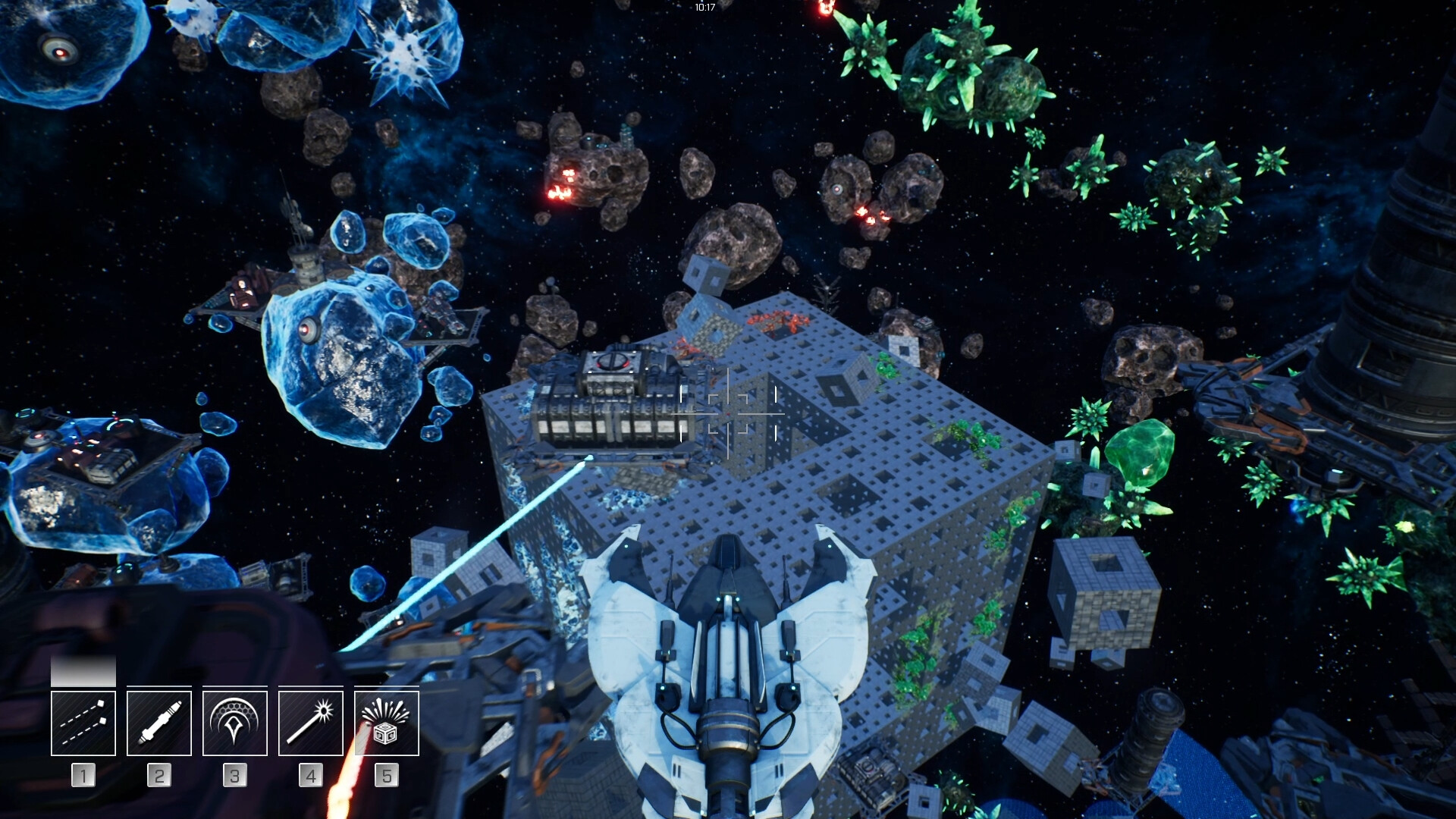
Task: Click the 10:17 timer at top center
Action: [704, 6]
